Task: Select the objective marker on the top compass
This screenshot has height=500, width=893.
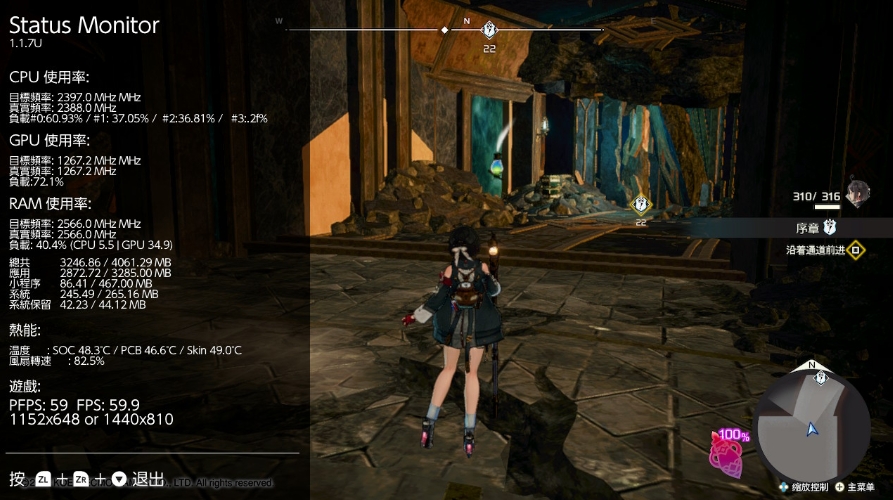Action: point(489,30)
